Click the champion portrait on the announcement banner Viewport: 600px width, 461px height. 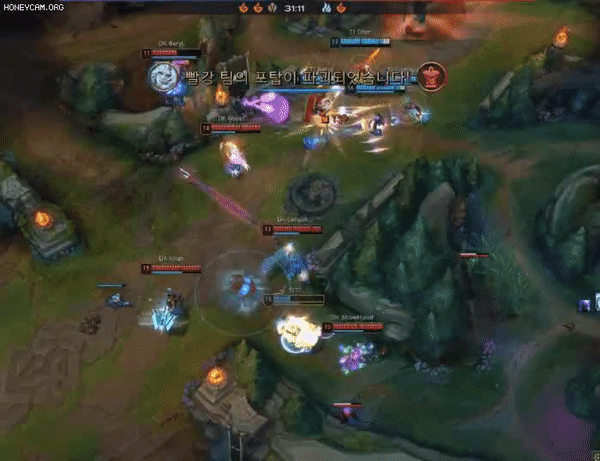162,75
